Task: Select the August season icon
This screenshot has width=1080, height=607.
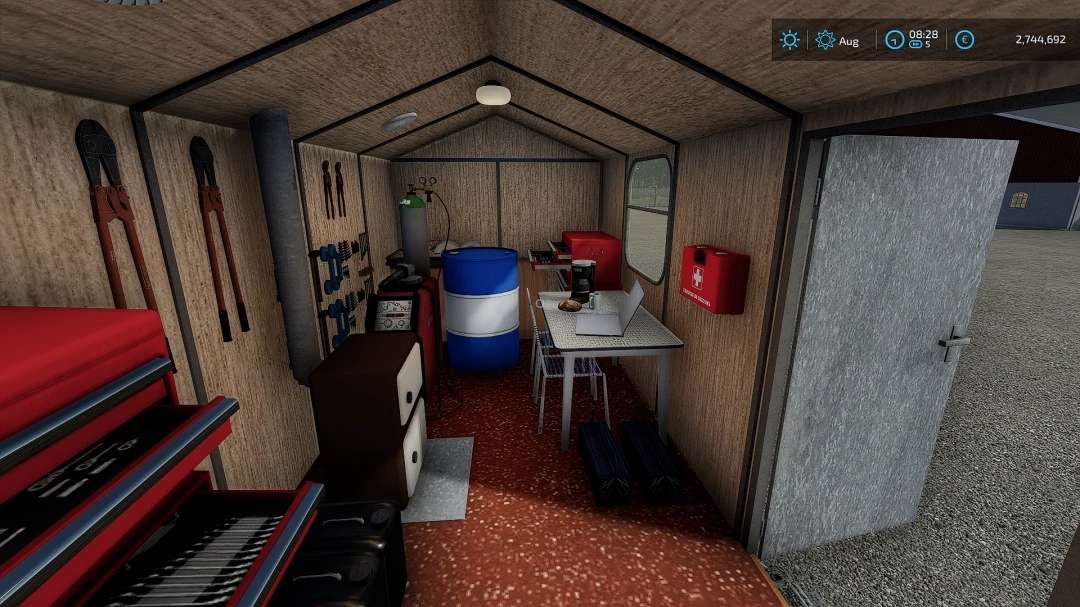Action: pyautogui.click(x=825, y=40)
